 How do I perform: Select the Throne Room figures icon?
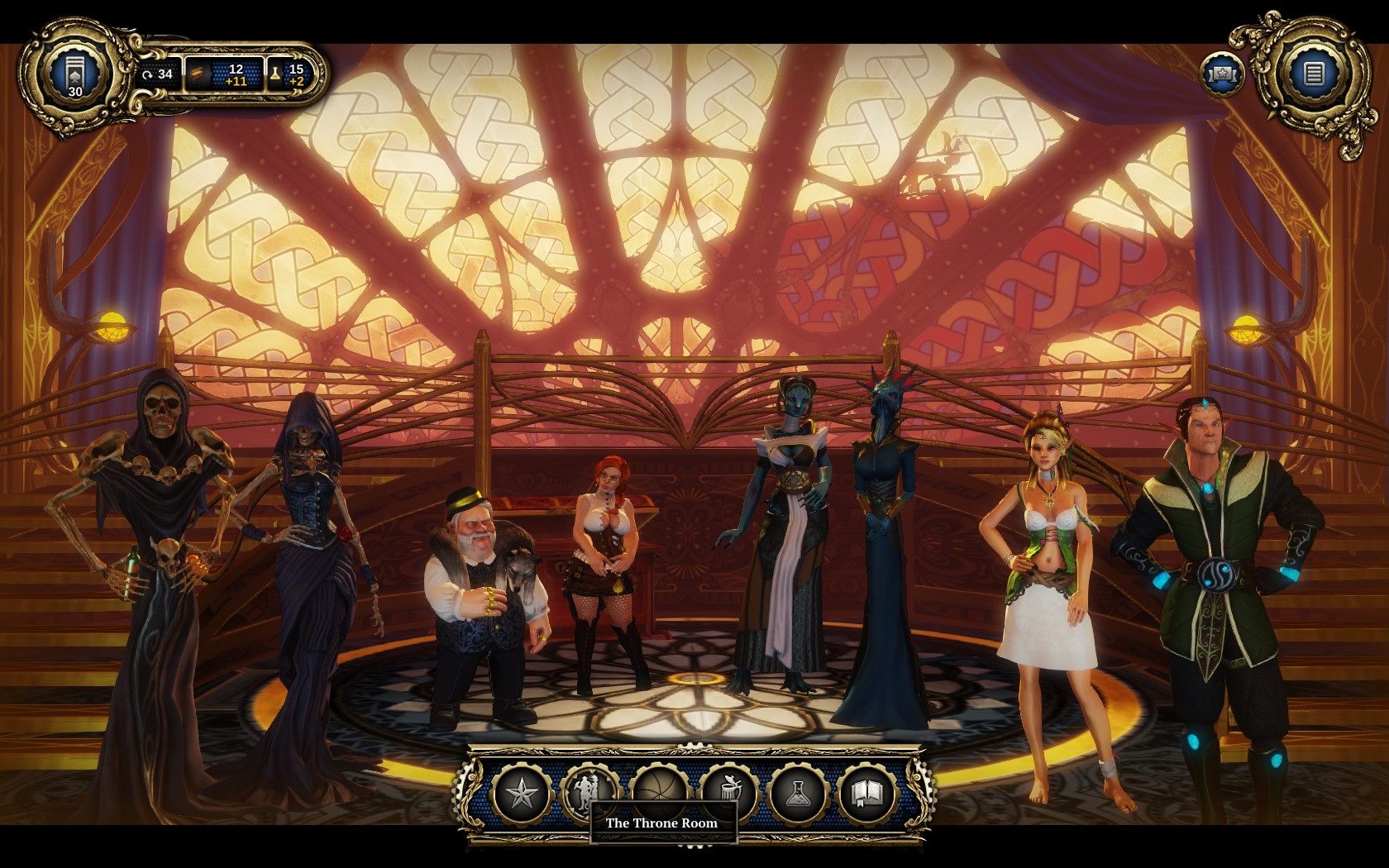590,792
